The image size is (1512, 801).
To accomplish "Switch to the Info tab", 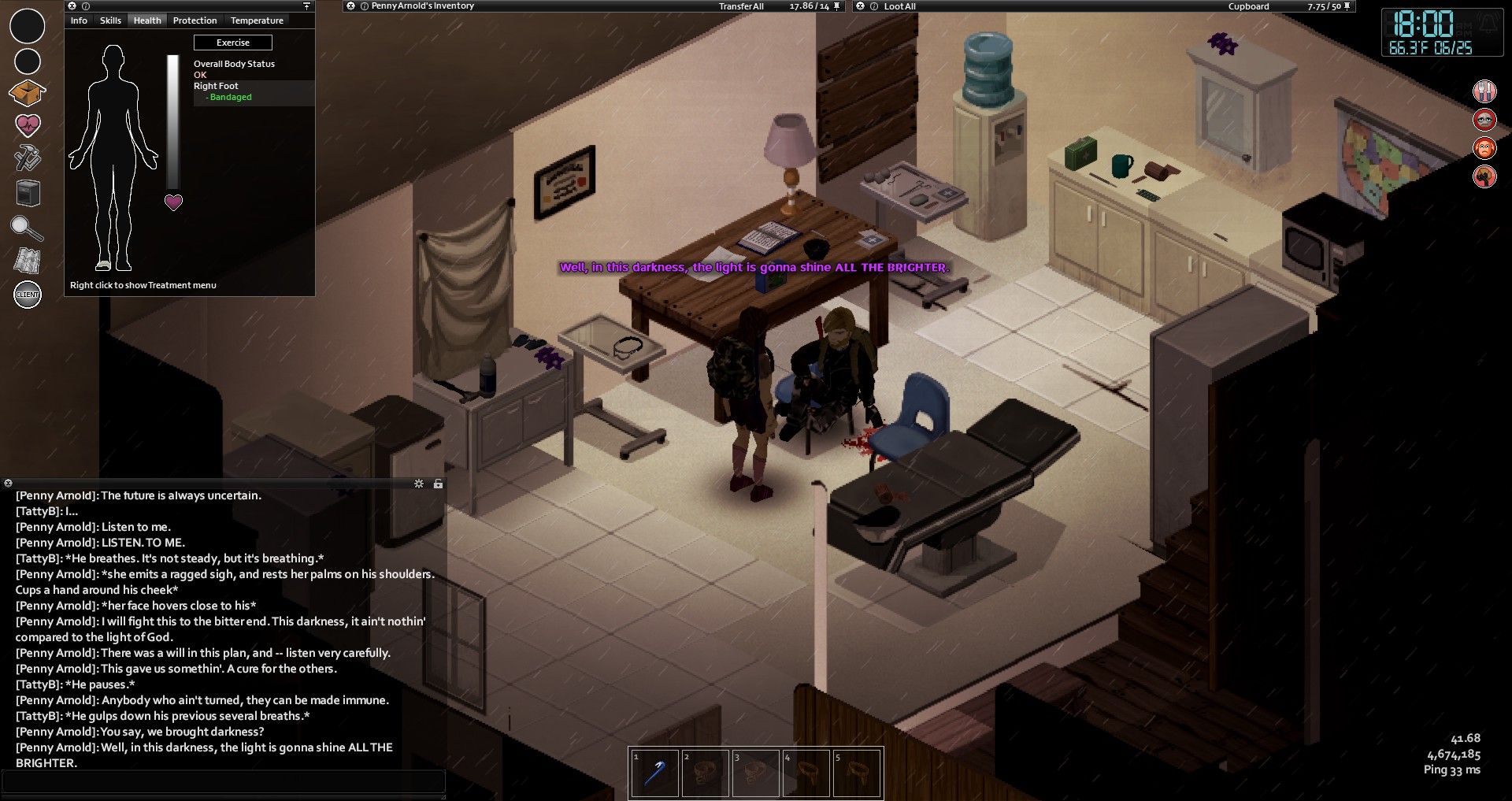I will 79,20.
